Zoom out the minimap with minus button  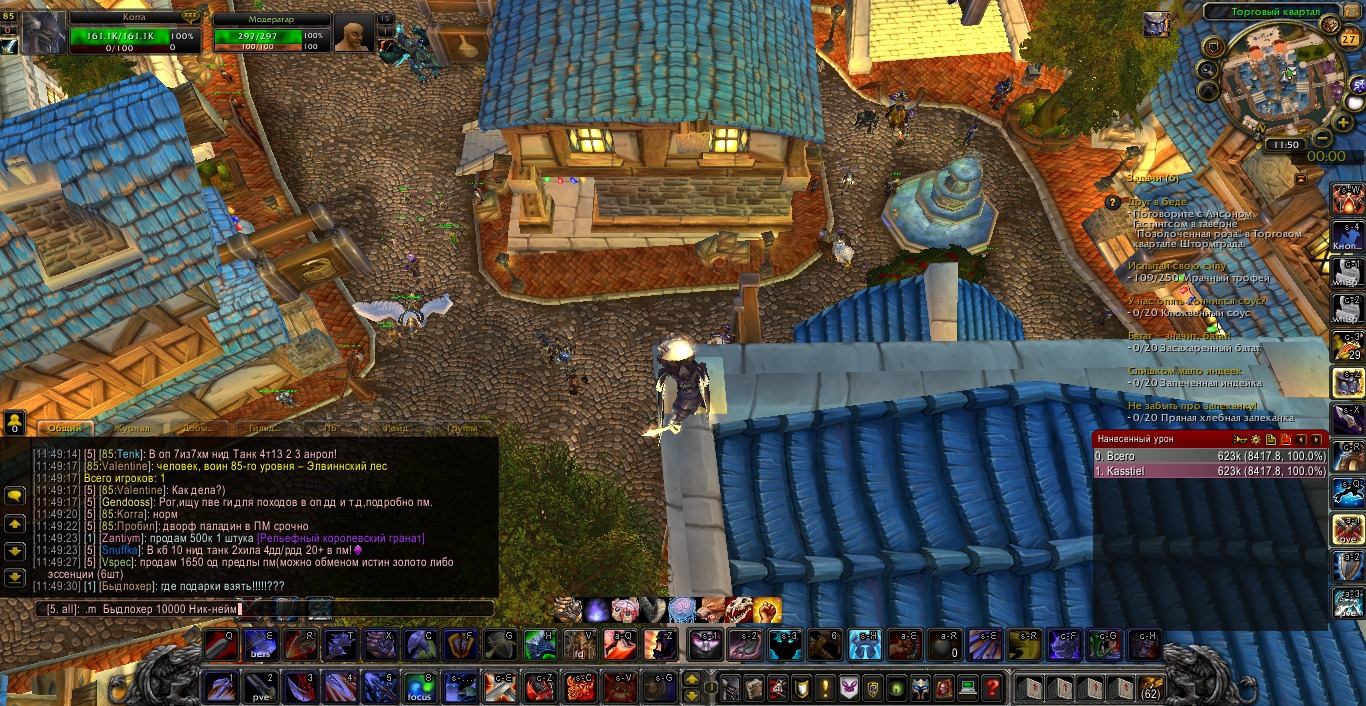click(x=1322, y=137)
